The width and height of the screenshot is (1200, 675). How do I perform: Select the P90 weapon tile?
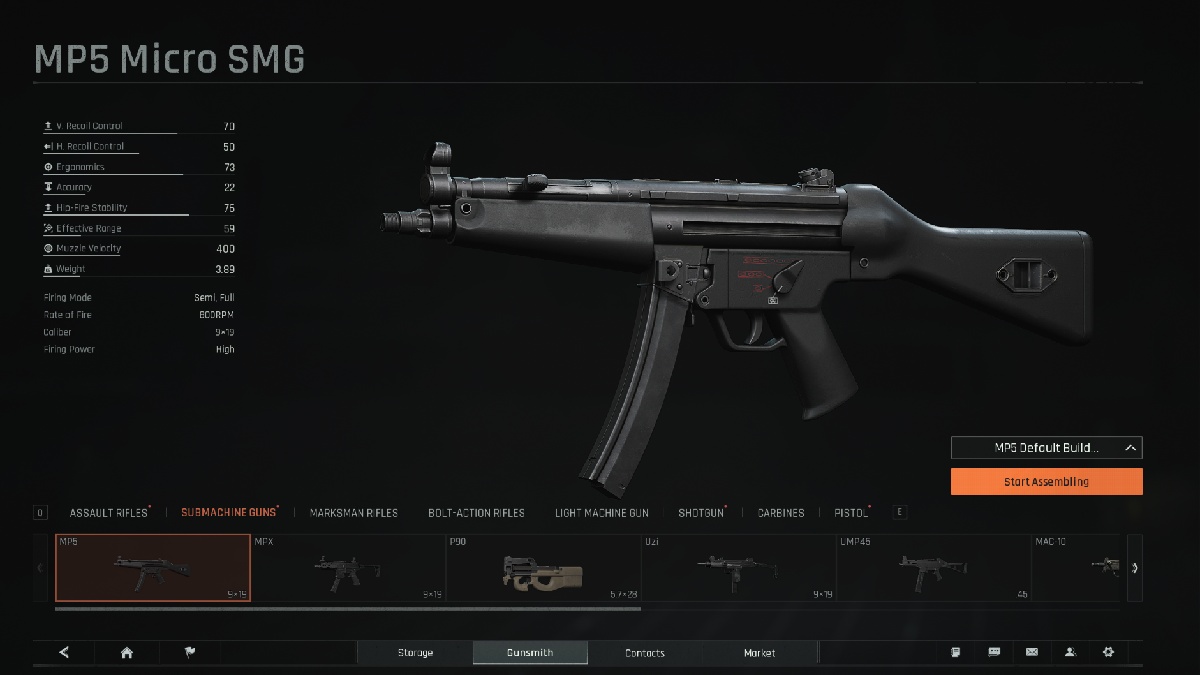coord(543,568)
